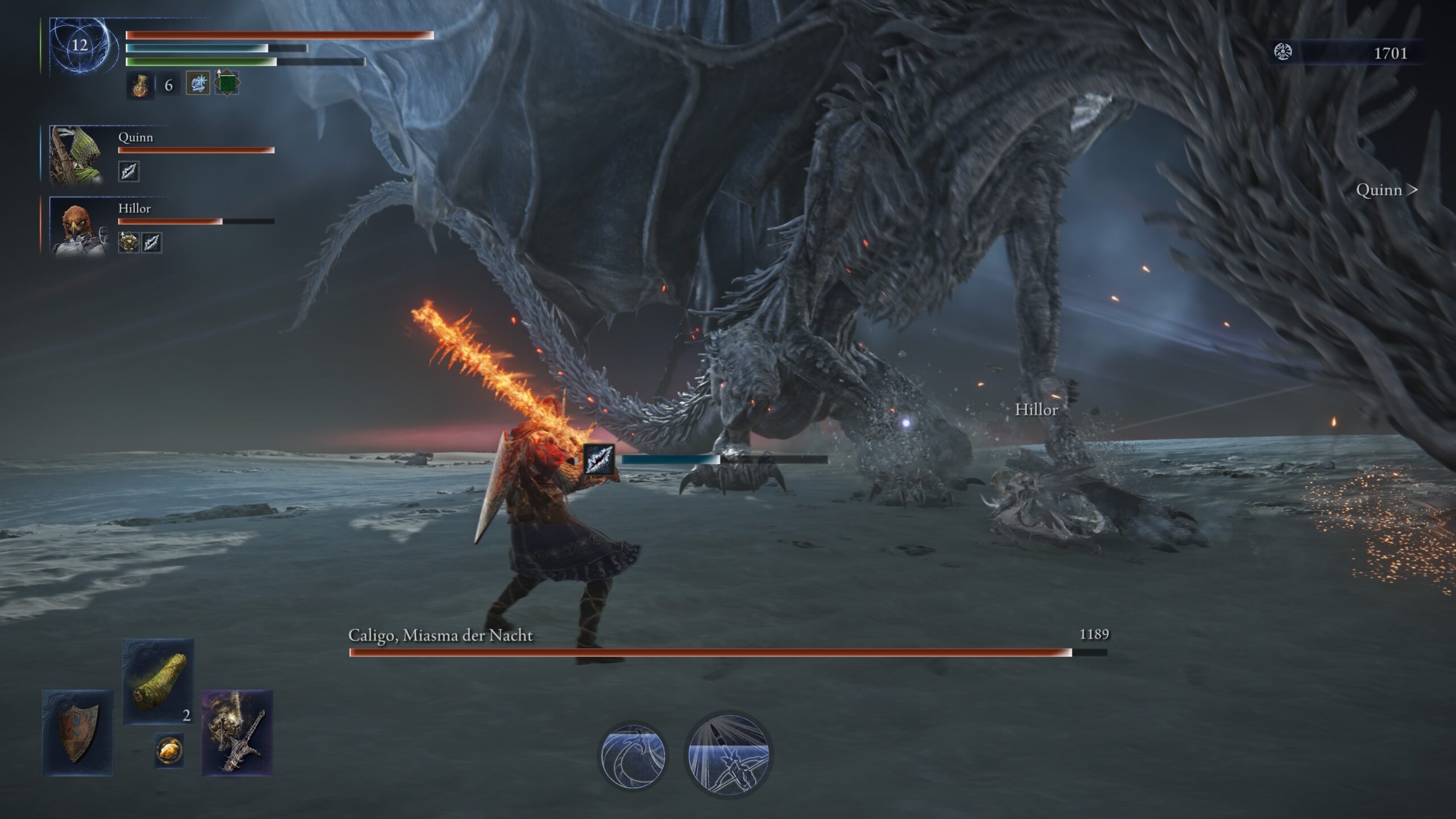Click the blue frost buff icon beside the flask
1456x819 pixels.
point(198,83)
